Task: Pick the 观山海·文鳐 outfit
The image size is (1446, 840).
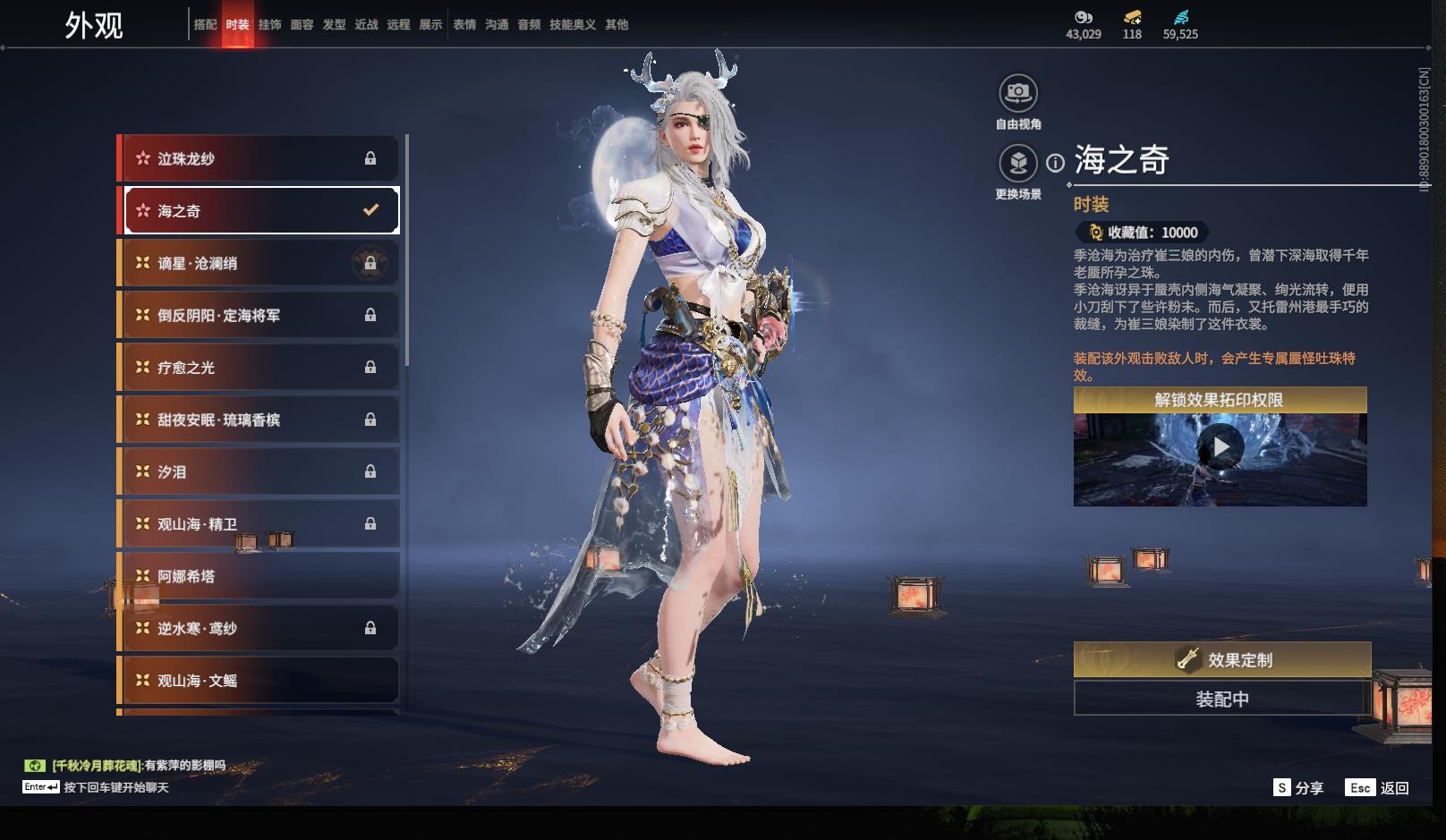Action: (x=259, y=681)
